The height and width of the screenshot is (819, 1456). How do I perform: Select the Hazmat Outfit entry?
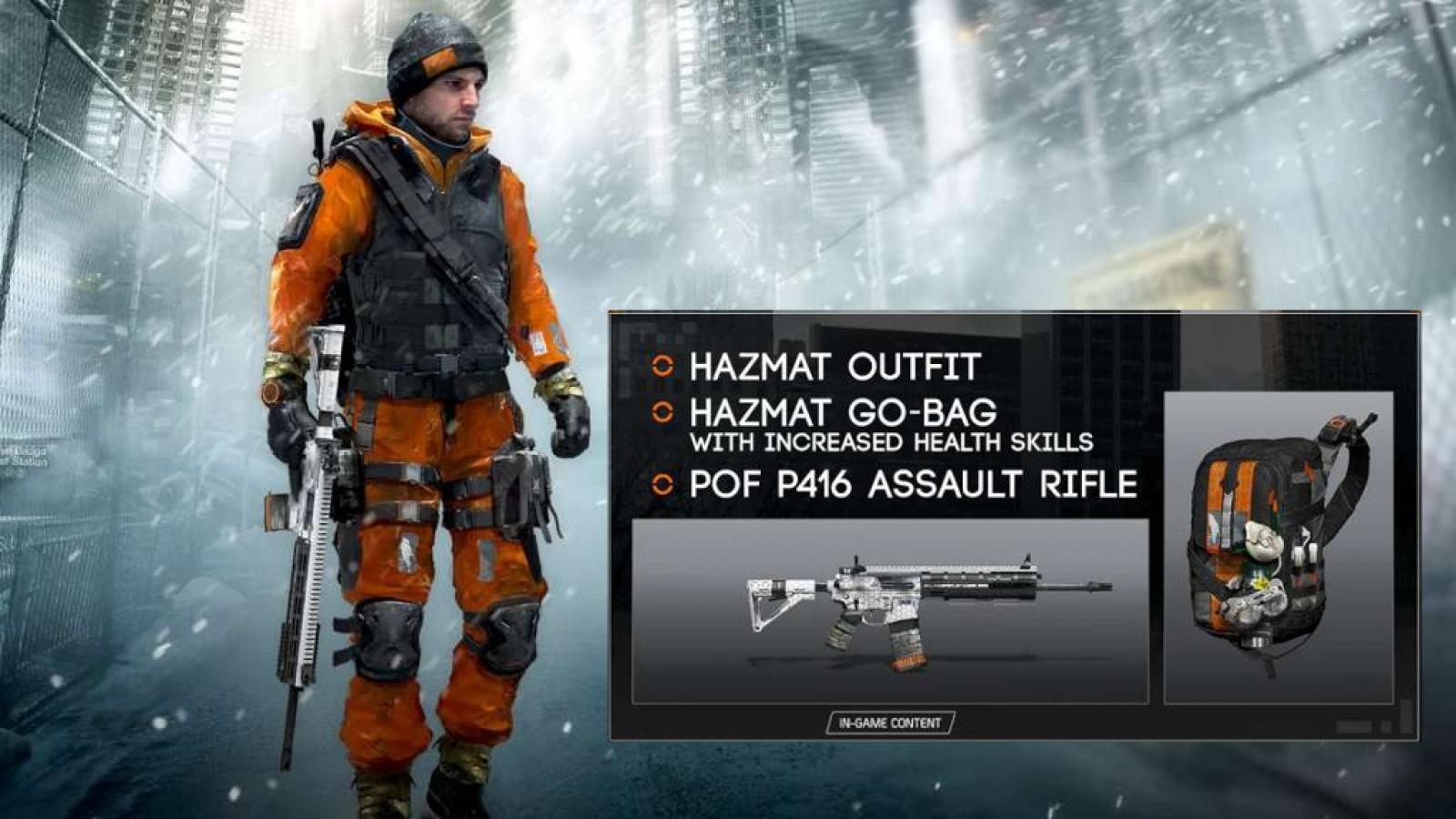point(834,367)
